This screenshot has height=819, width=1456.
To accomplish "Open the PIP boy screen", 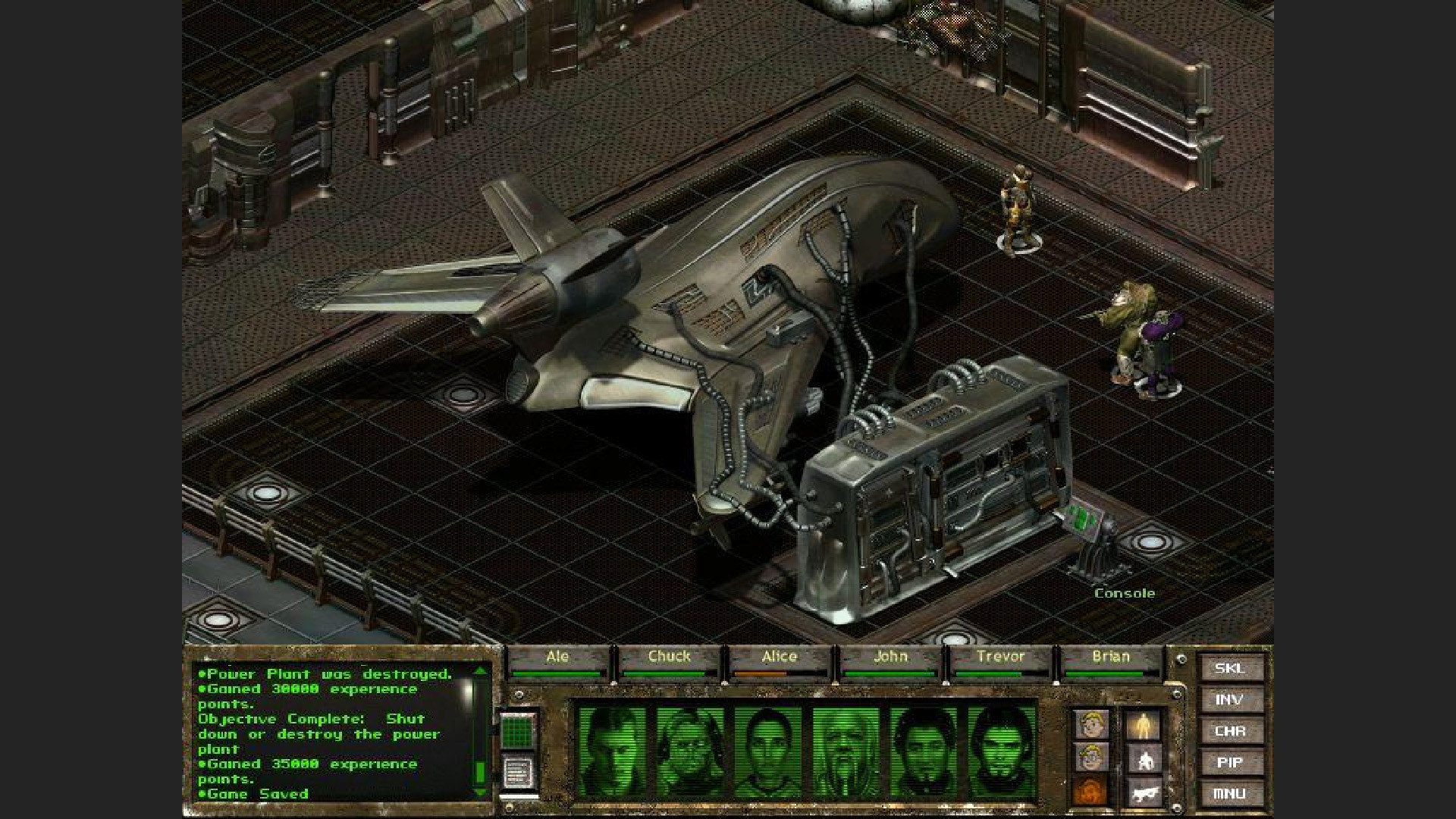I will click(1228, 761).
